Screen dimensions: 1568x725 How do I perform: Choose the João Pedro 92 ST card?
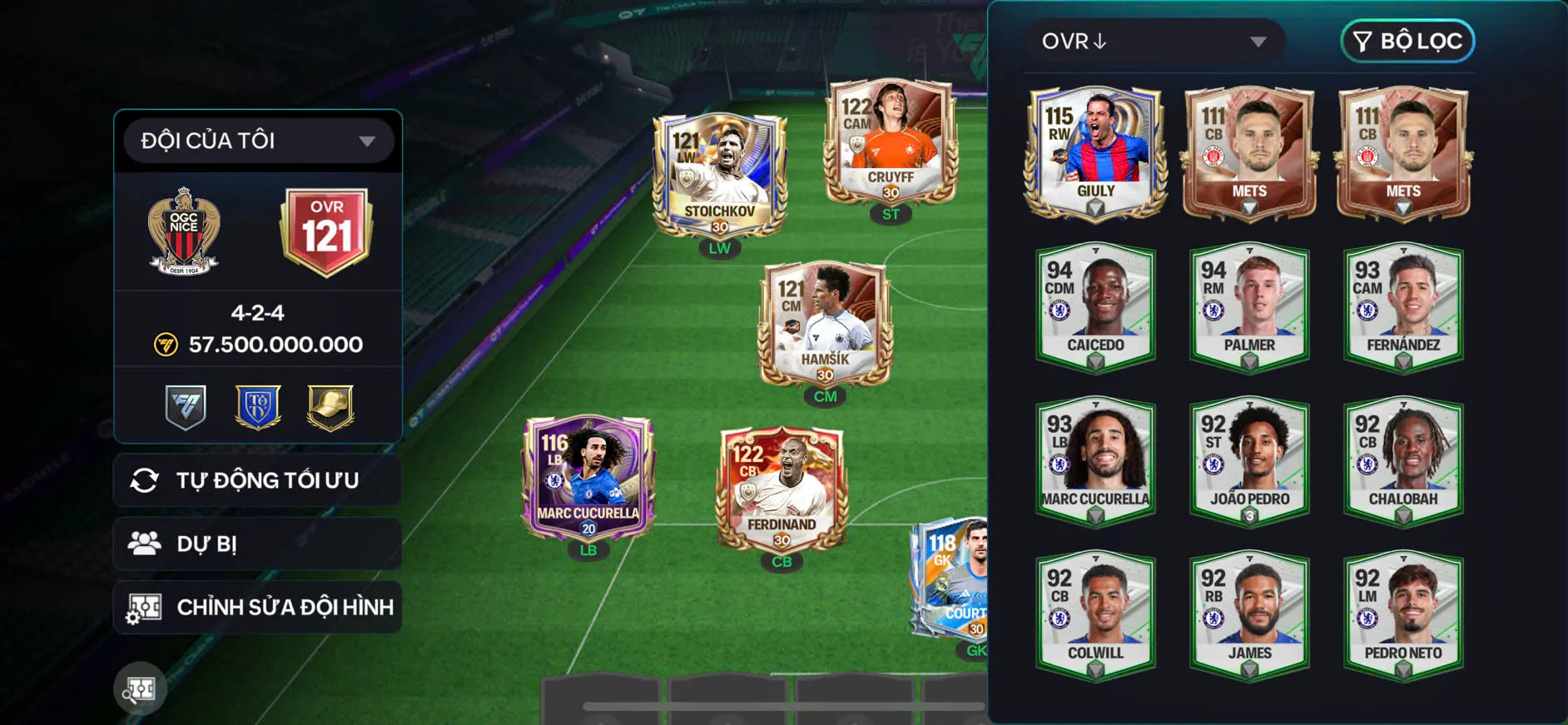(1249, 460)
